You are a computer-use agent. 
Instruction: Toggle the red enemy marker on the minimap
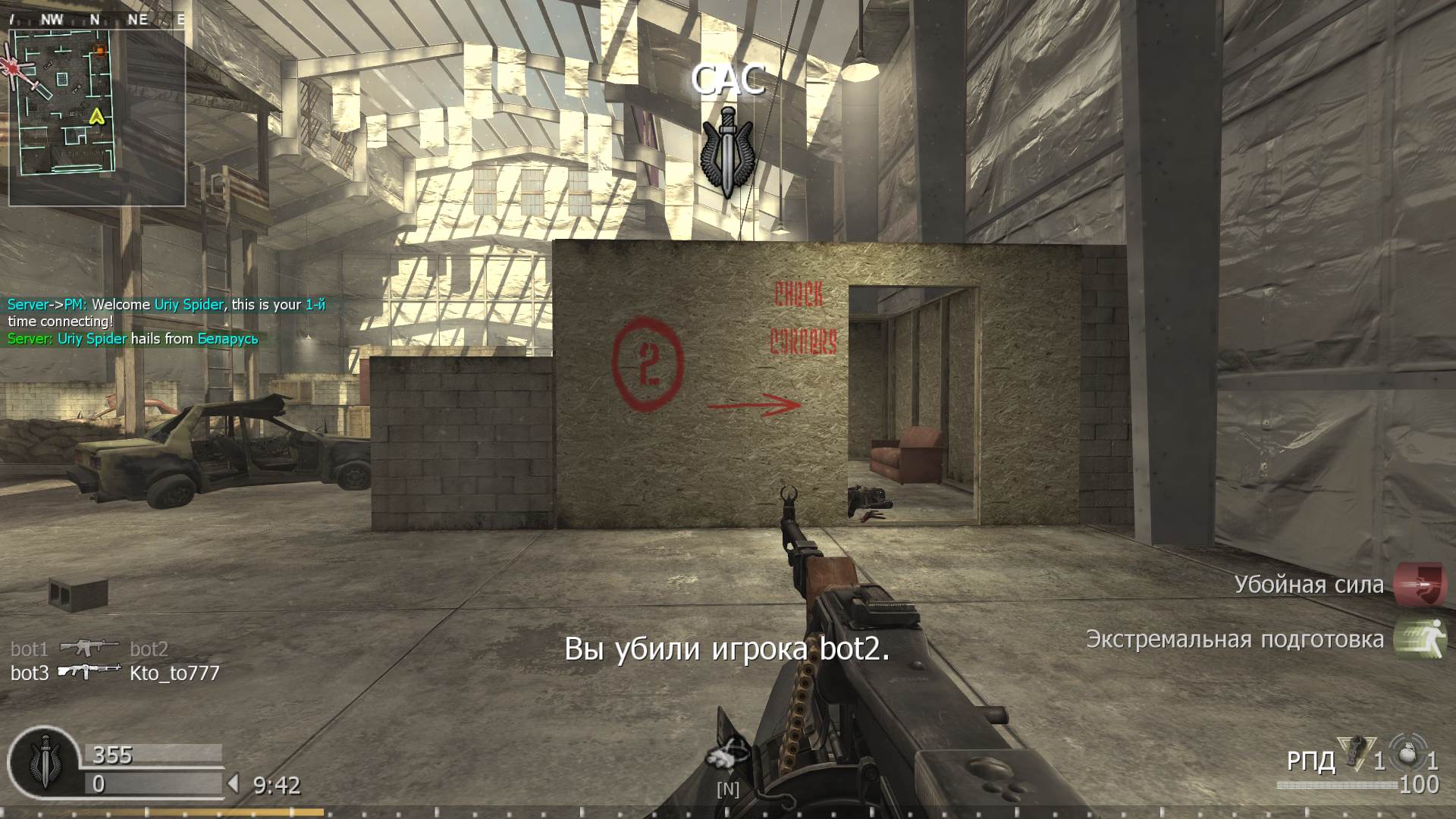12,68
